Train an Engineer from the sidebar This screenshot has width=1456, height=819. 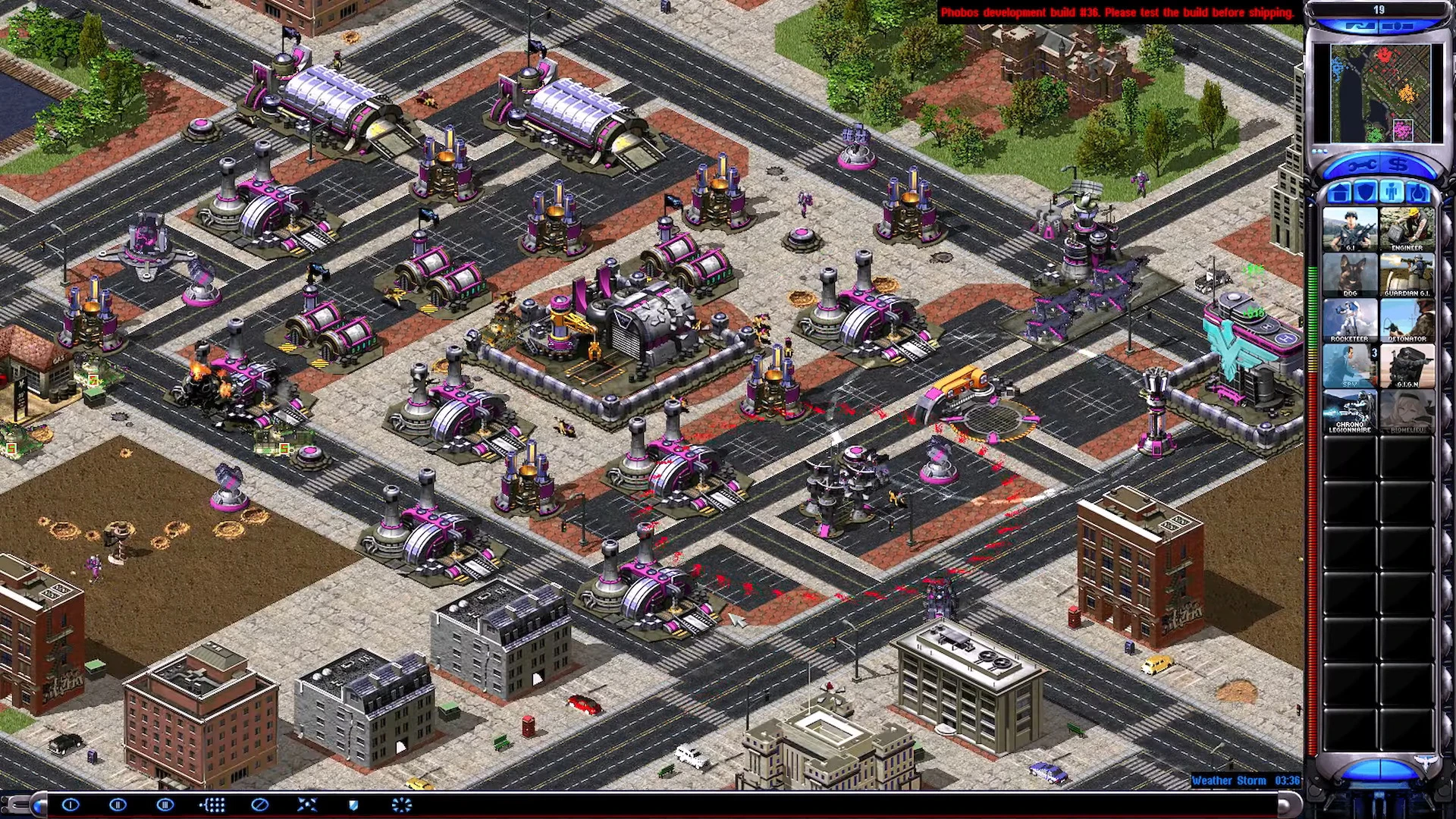point(1407,229)
